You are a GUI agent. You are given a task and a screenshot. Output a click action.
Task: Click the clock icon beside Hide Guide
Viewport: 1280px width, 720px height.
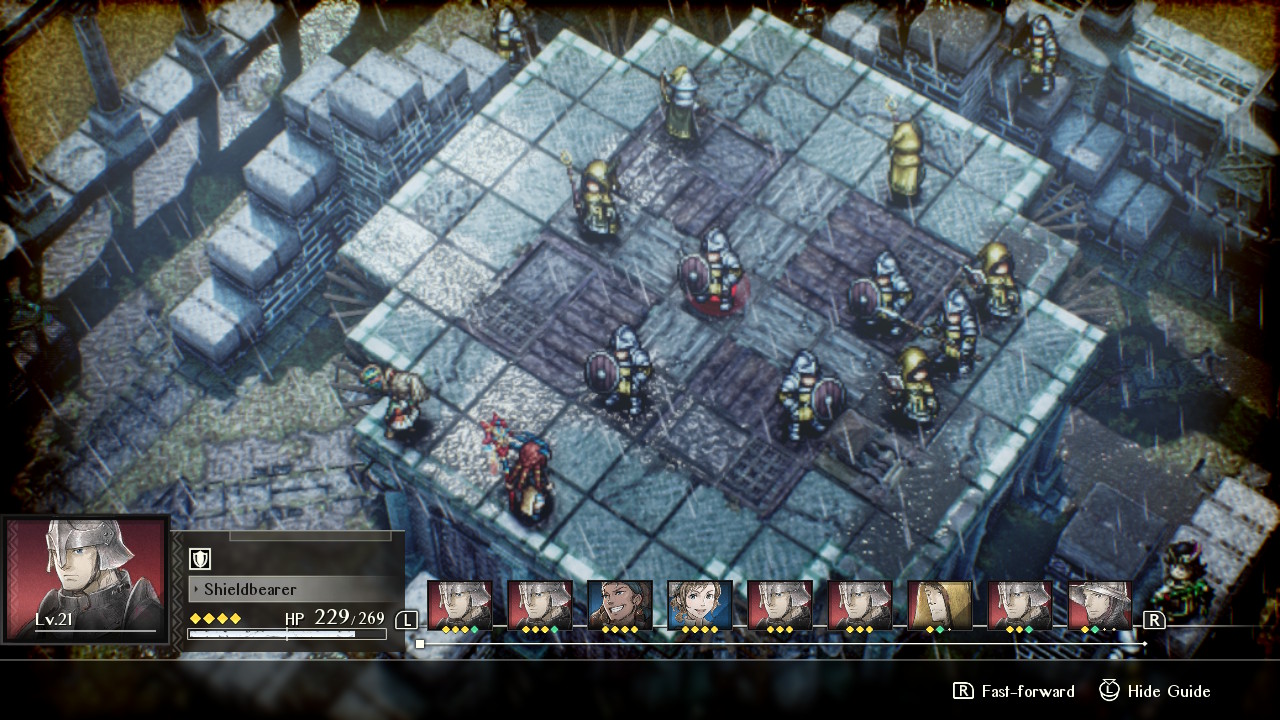tap(1107, 691)
